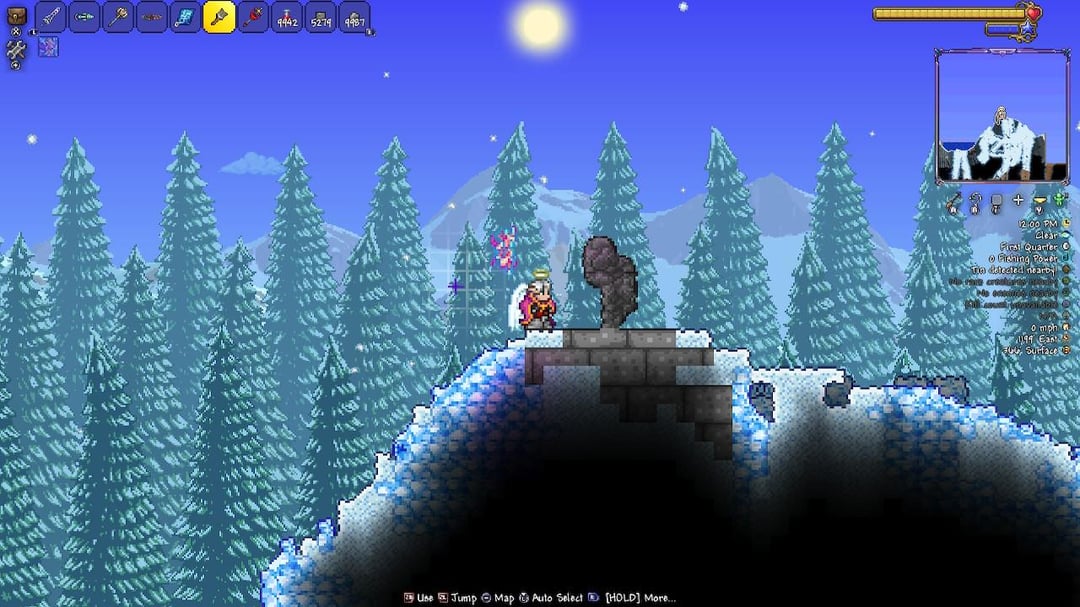The image size is (1080, 607).
Task: Open the inventory bag icon
Action: (16, 16)
